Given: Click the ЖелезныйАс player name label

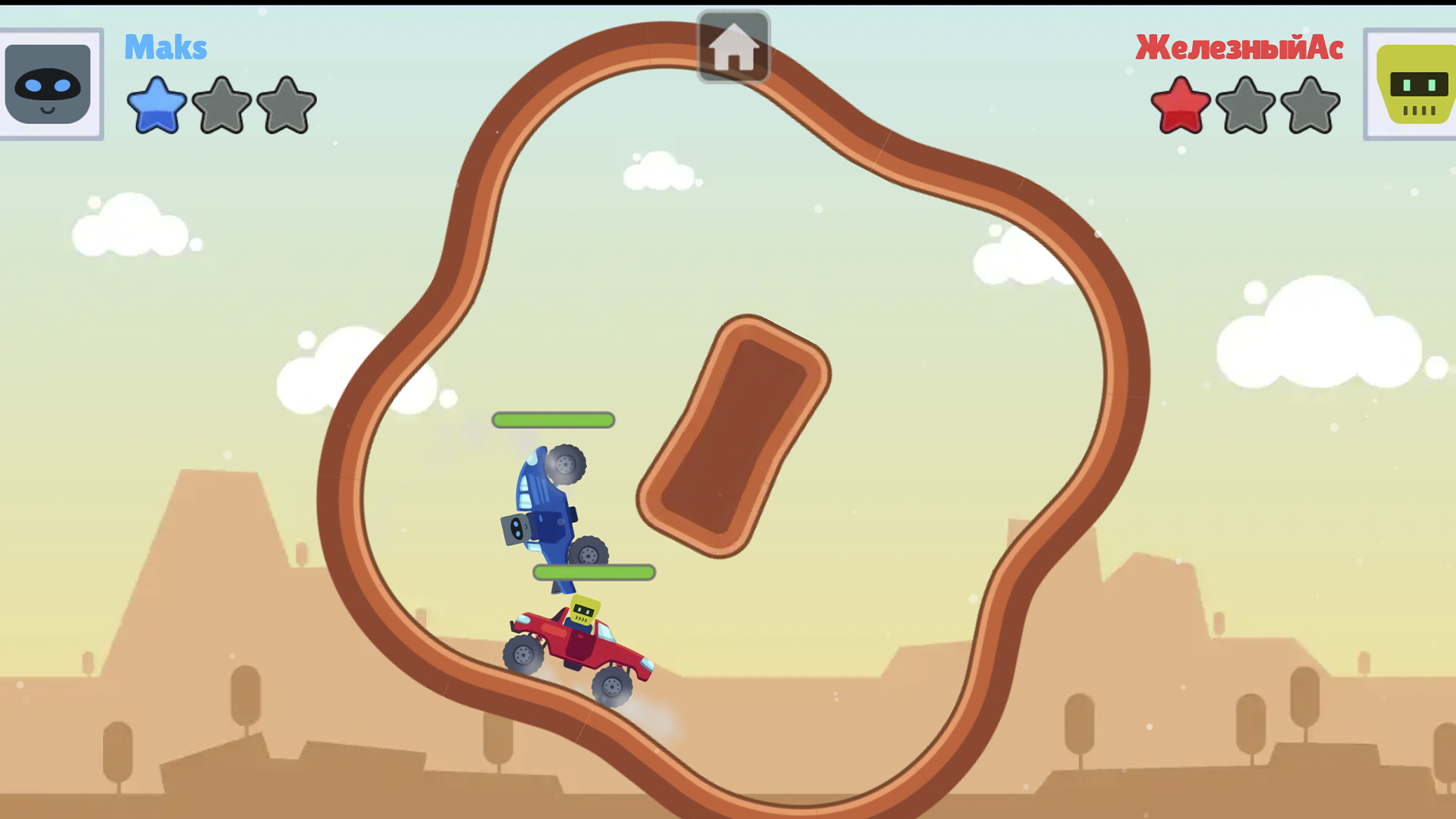Looking at the screenshot, I should [1239, 48].
